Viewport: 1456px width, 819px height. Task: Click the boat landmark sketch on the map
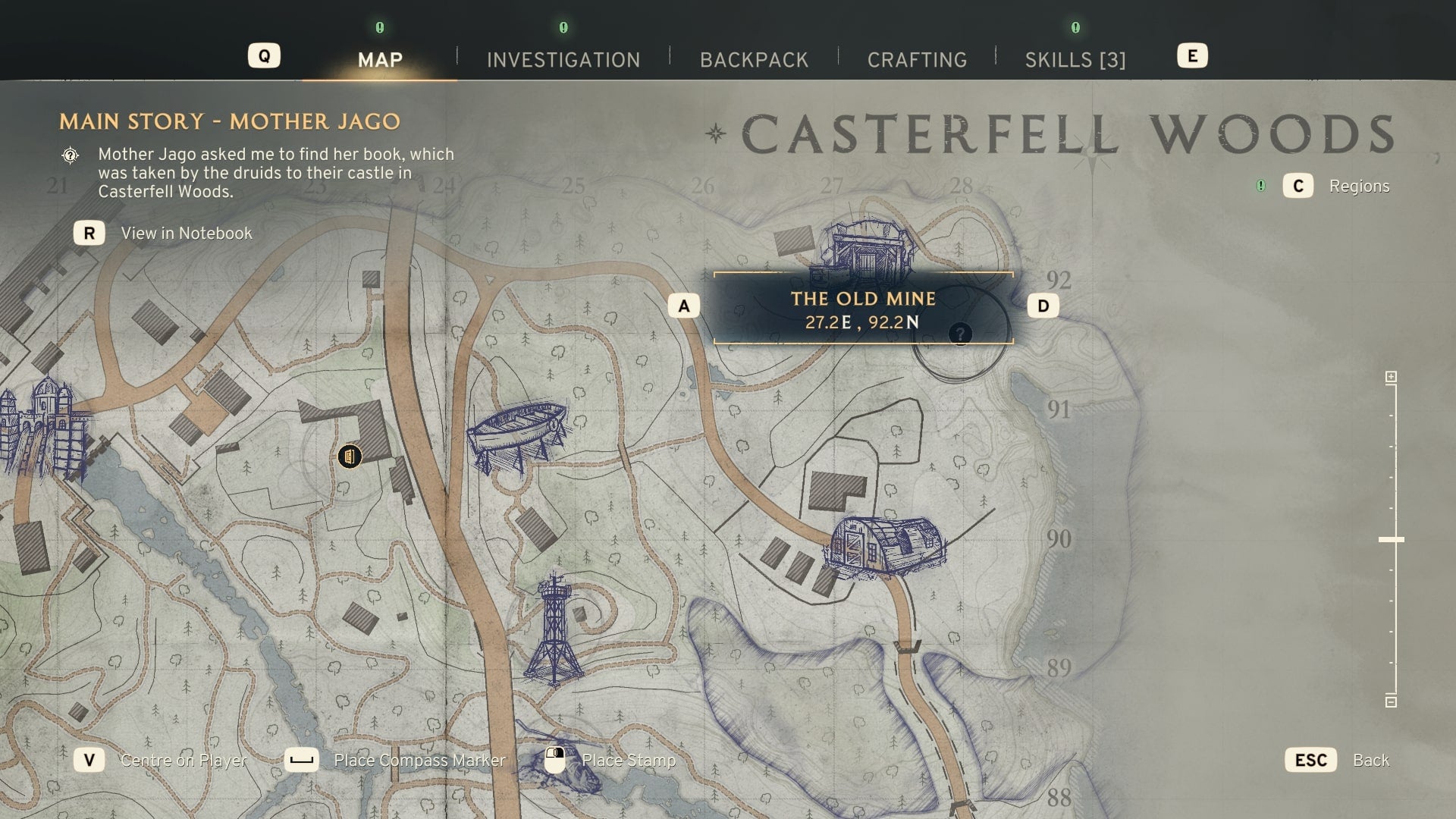coord(518,434)
